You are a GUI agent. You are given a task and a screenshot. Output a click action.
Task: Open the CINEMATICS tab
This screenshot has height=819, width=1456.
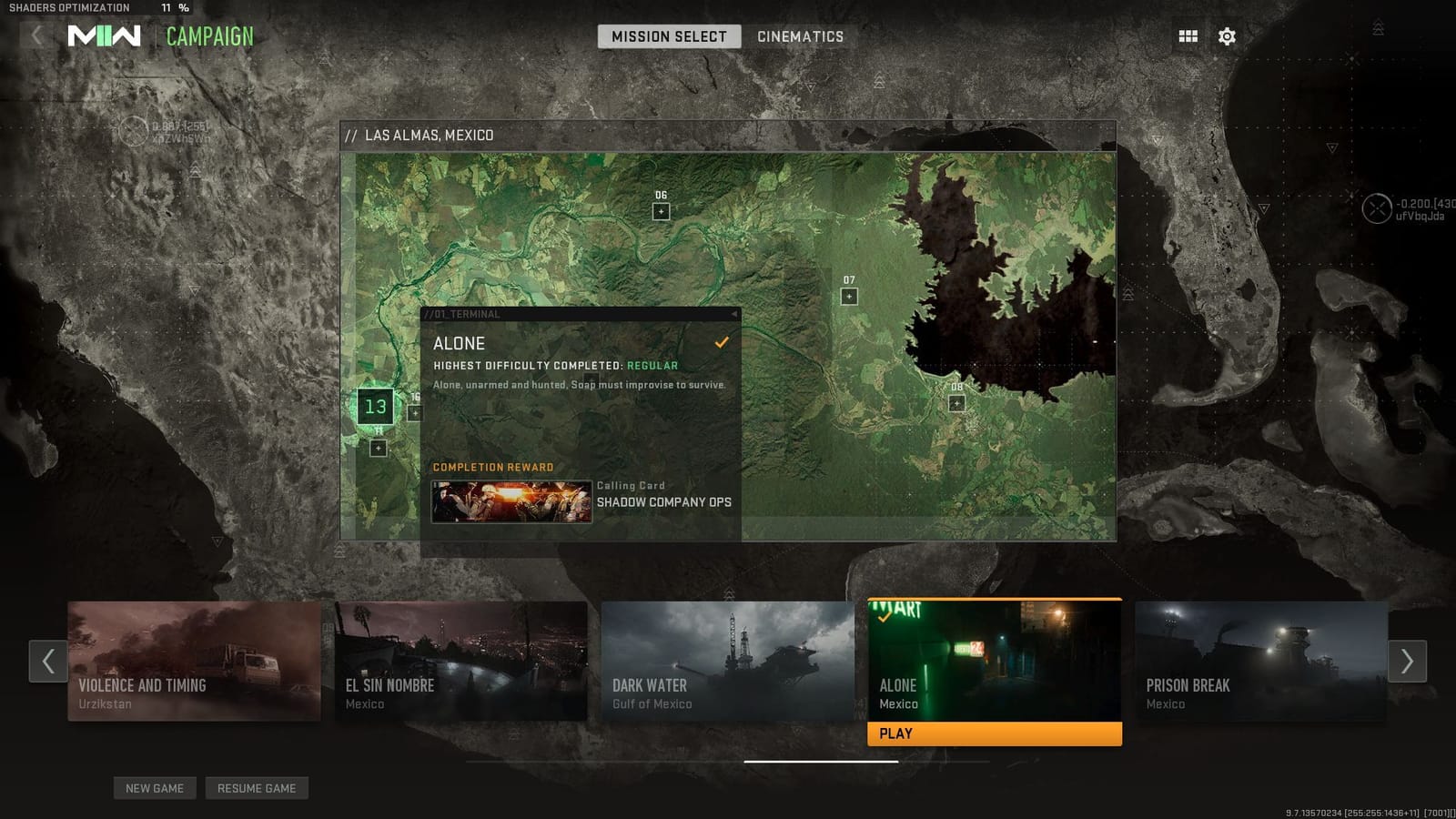[x=799, y=36]
